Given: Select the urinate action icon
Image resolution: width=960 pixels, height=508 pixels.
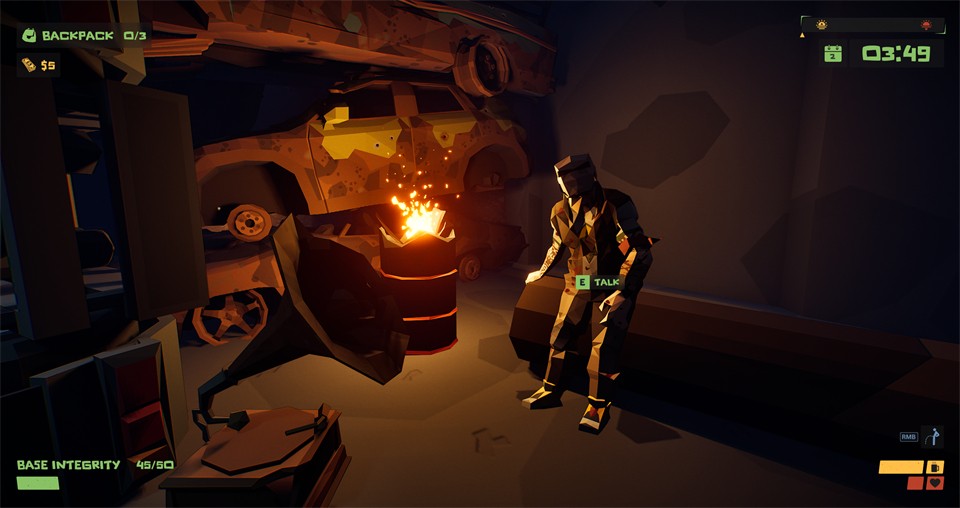Looking at the screenshot, I should 933,437.
